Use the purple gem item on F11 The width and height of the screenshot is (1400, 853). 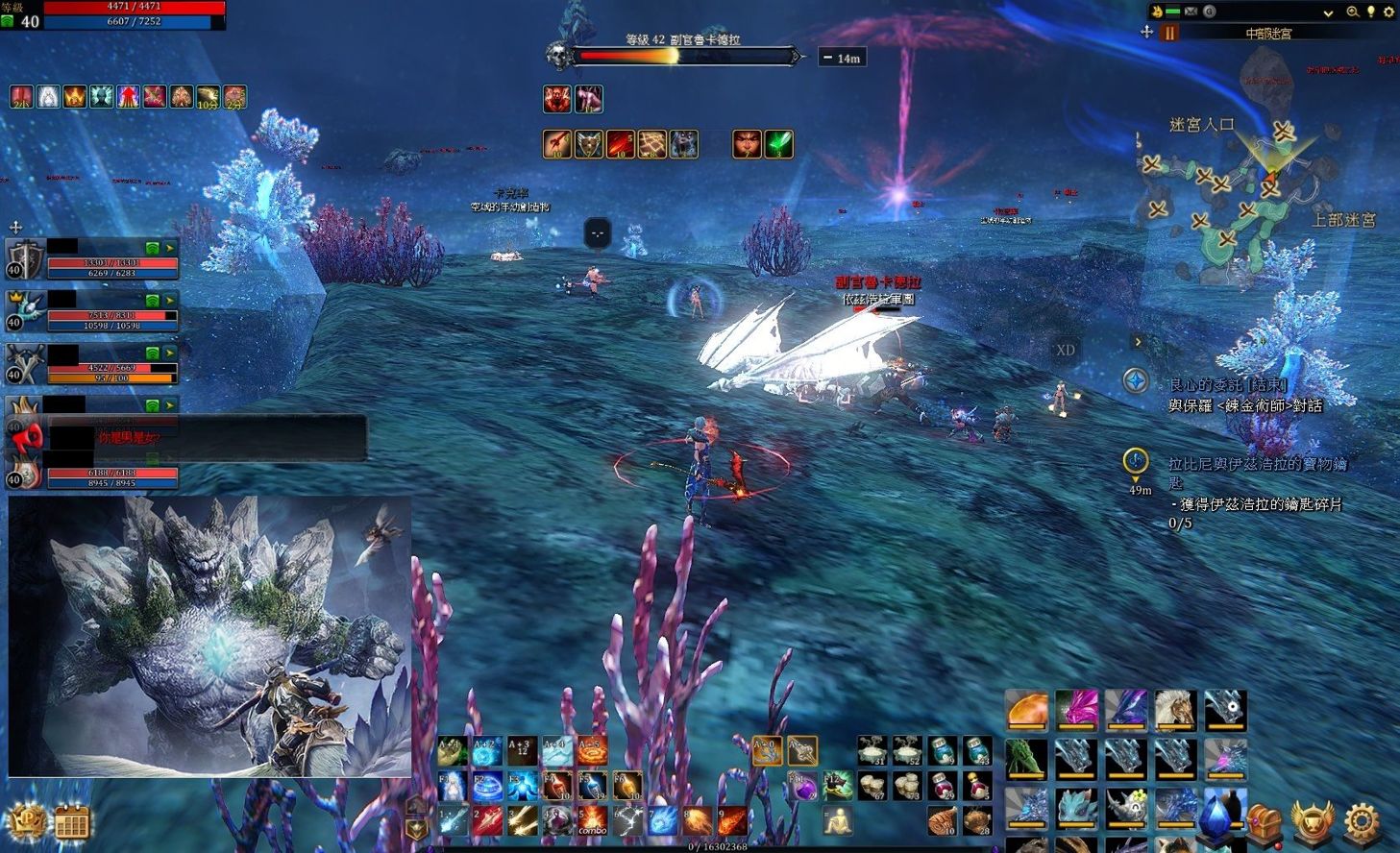(802, 787)
